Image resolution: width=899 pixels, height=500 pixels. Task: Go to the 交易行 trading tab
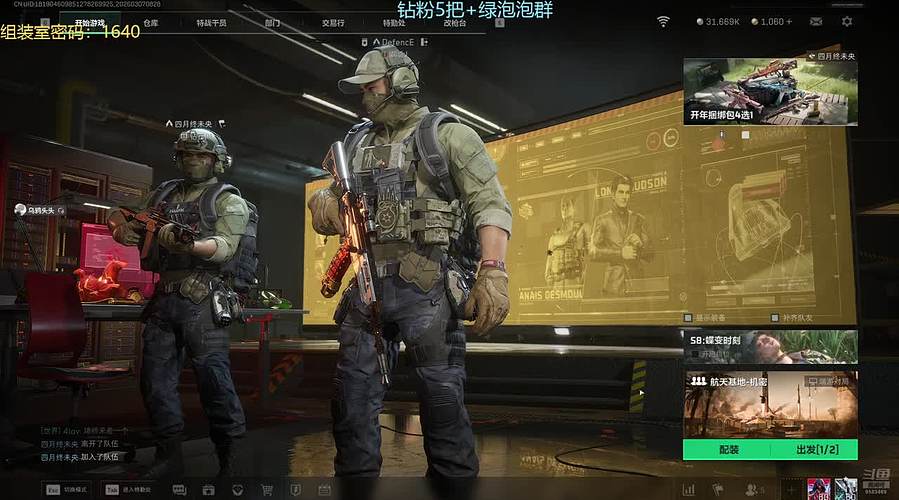[333, 22]
